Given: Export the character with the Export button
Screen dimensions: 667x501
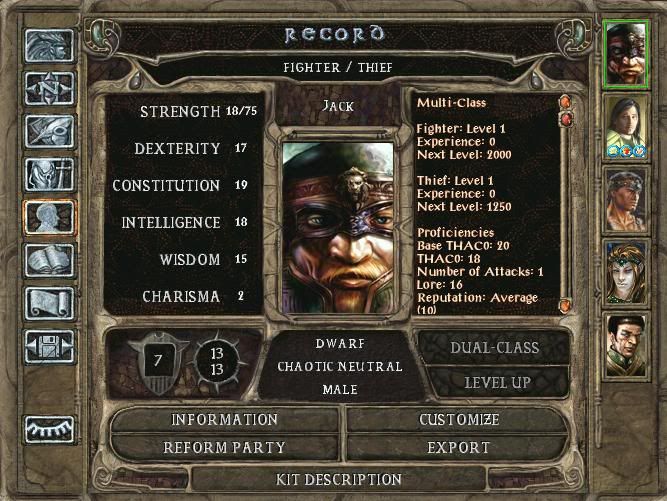Looking at the screenshot, I should tap(459, 447).
